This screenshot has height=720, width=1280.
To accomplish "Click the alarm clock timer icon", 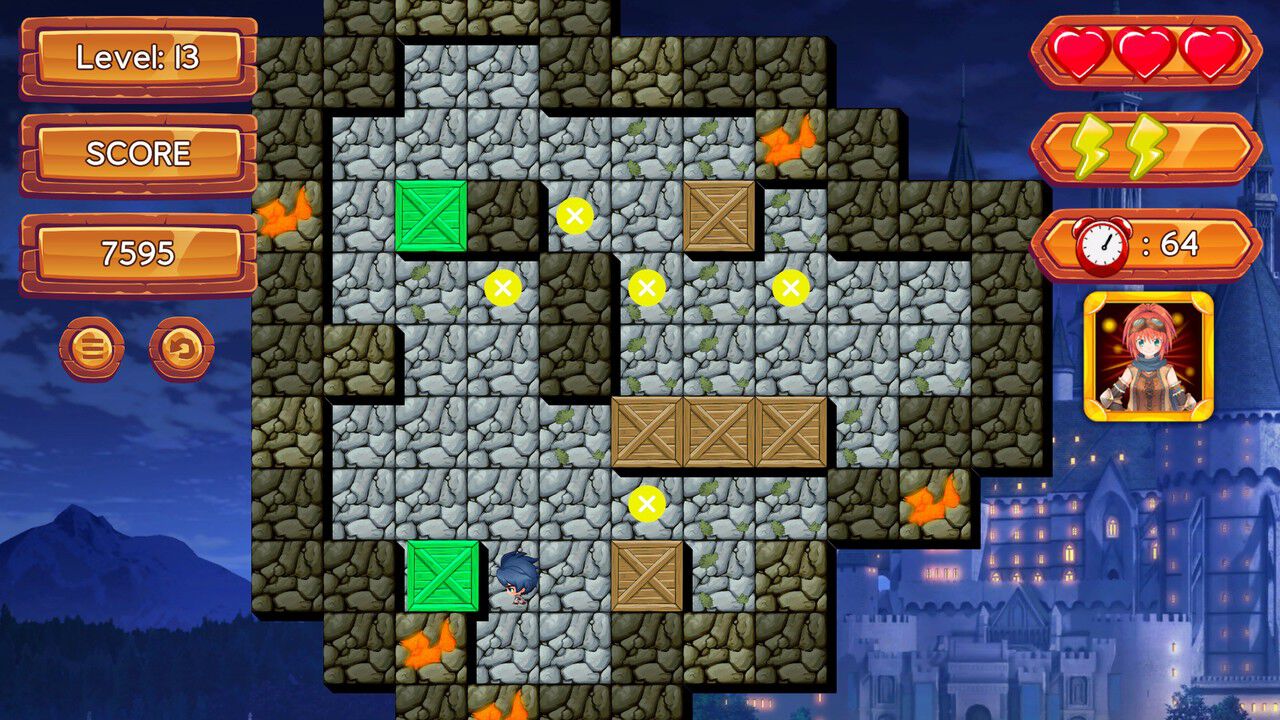I will [x=1100, y=241].
